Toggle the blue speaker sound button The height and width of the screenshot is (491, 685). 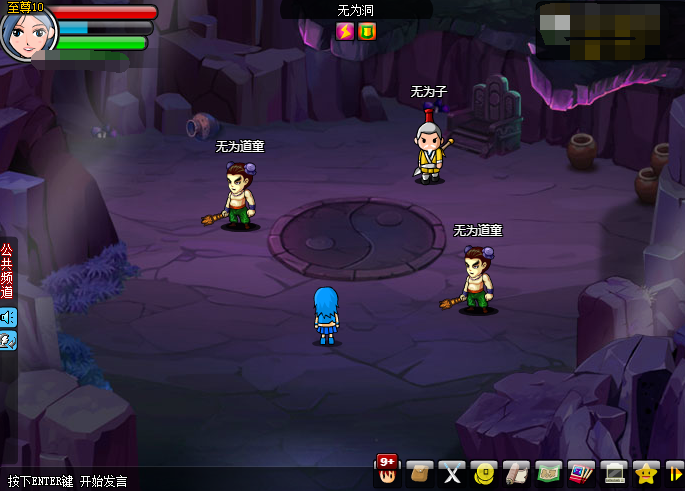[8, 317]
